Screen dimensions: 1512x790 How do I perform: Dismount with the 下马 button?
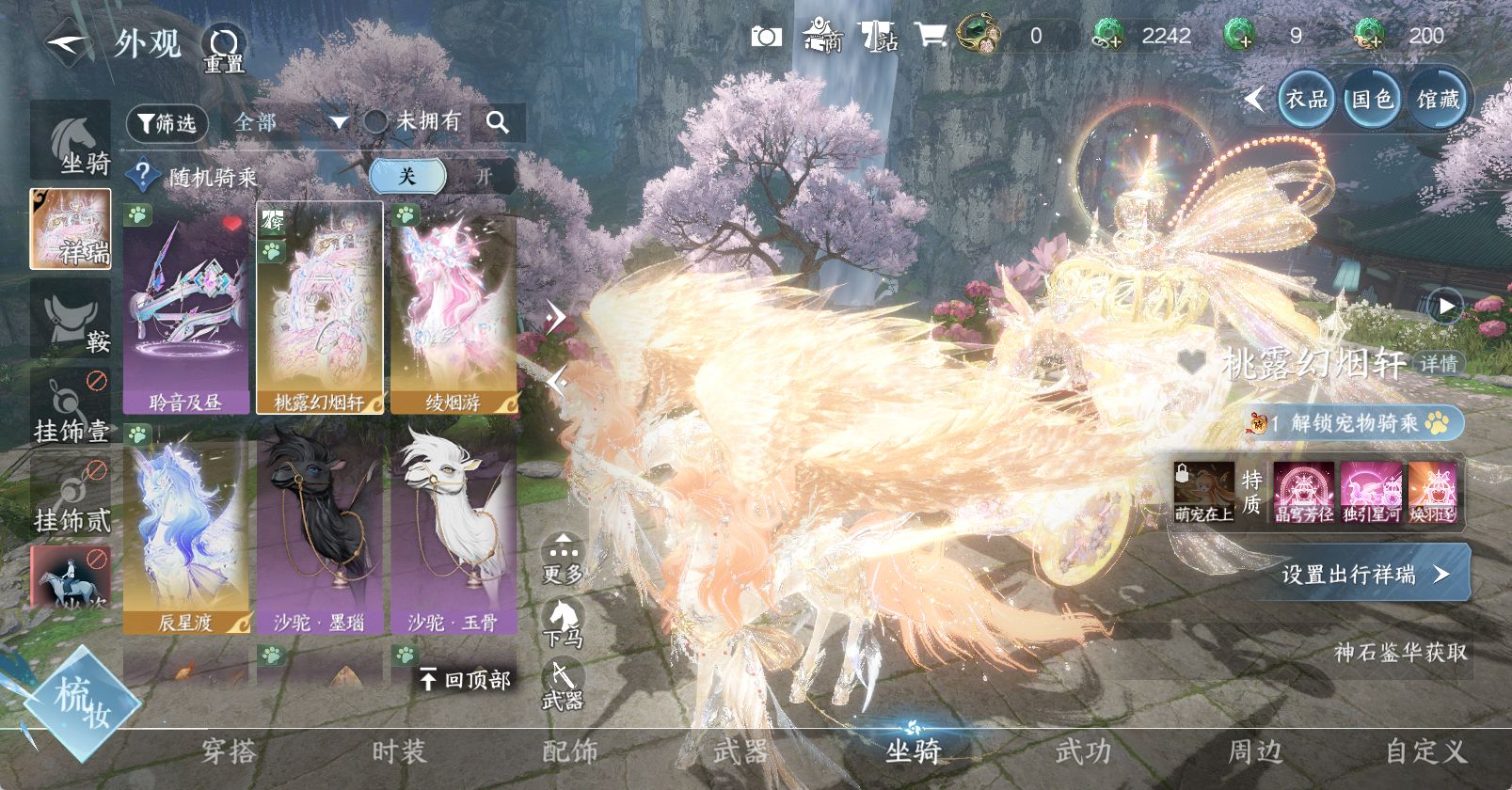(x=563, y=623)
